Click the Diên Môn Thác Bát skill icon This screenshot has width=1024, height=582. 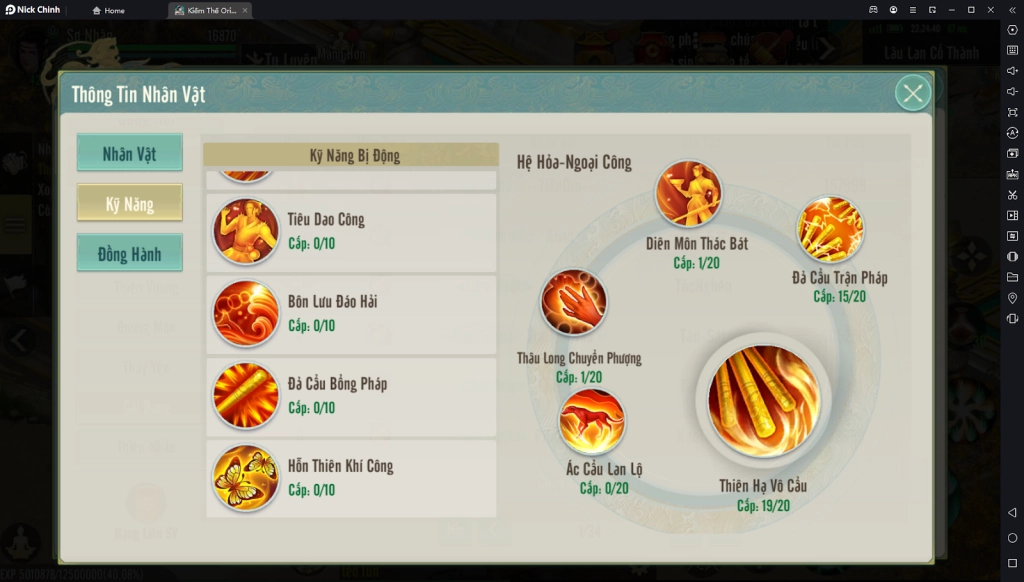(689, 194)
